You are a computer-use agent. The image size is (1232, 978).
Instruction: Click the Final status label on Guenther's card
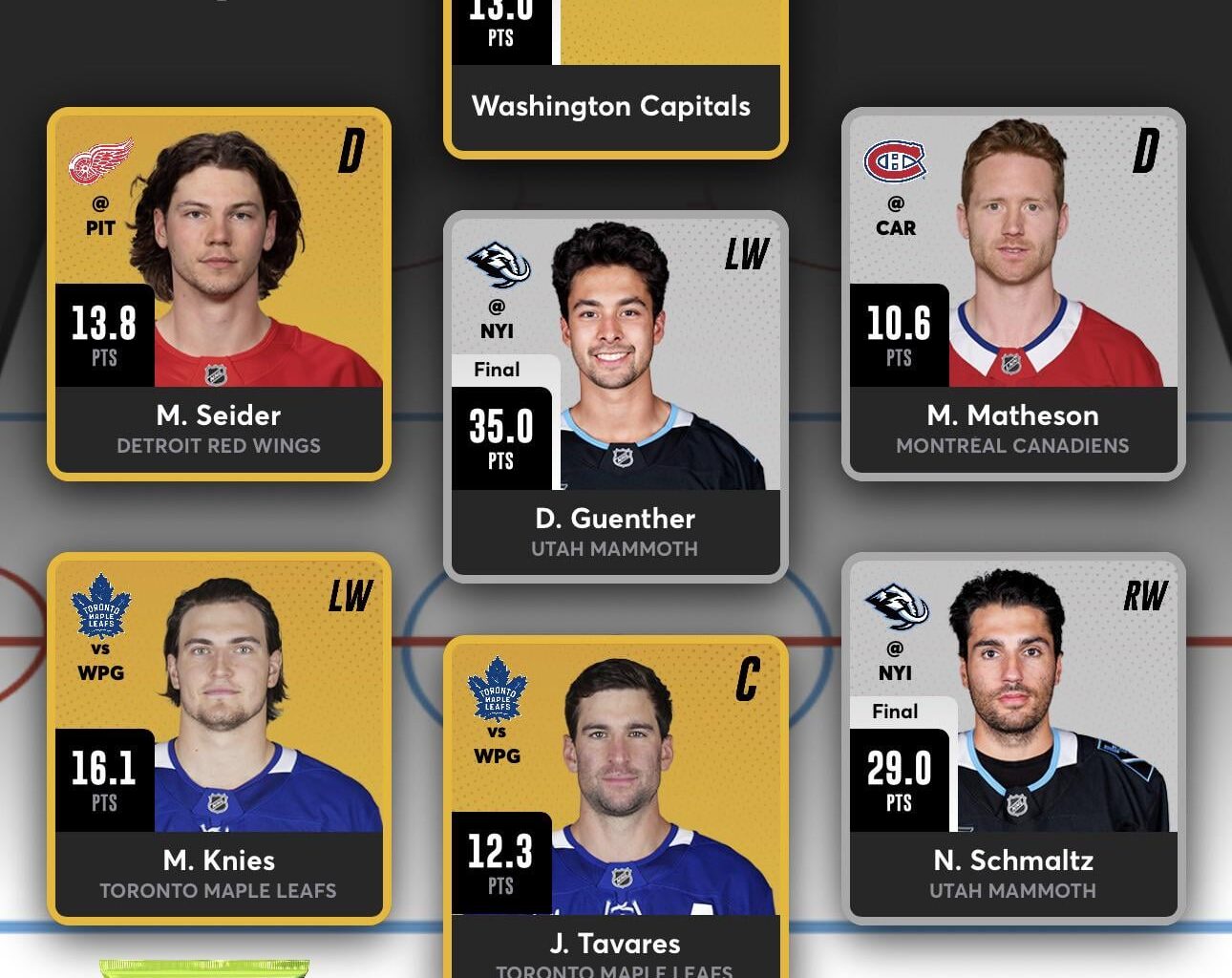coord(496,370)
